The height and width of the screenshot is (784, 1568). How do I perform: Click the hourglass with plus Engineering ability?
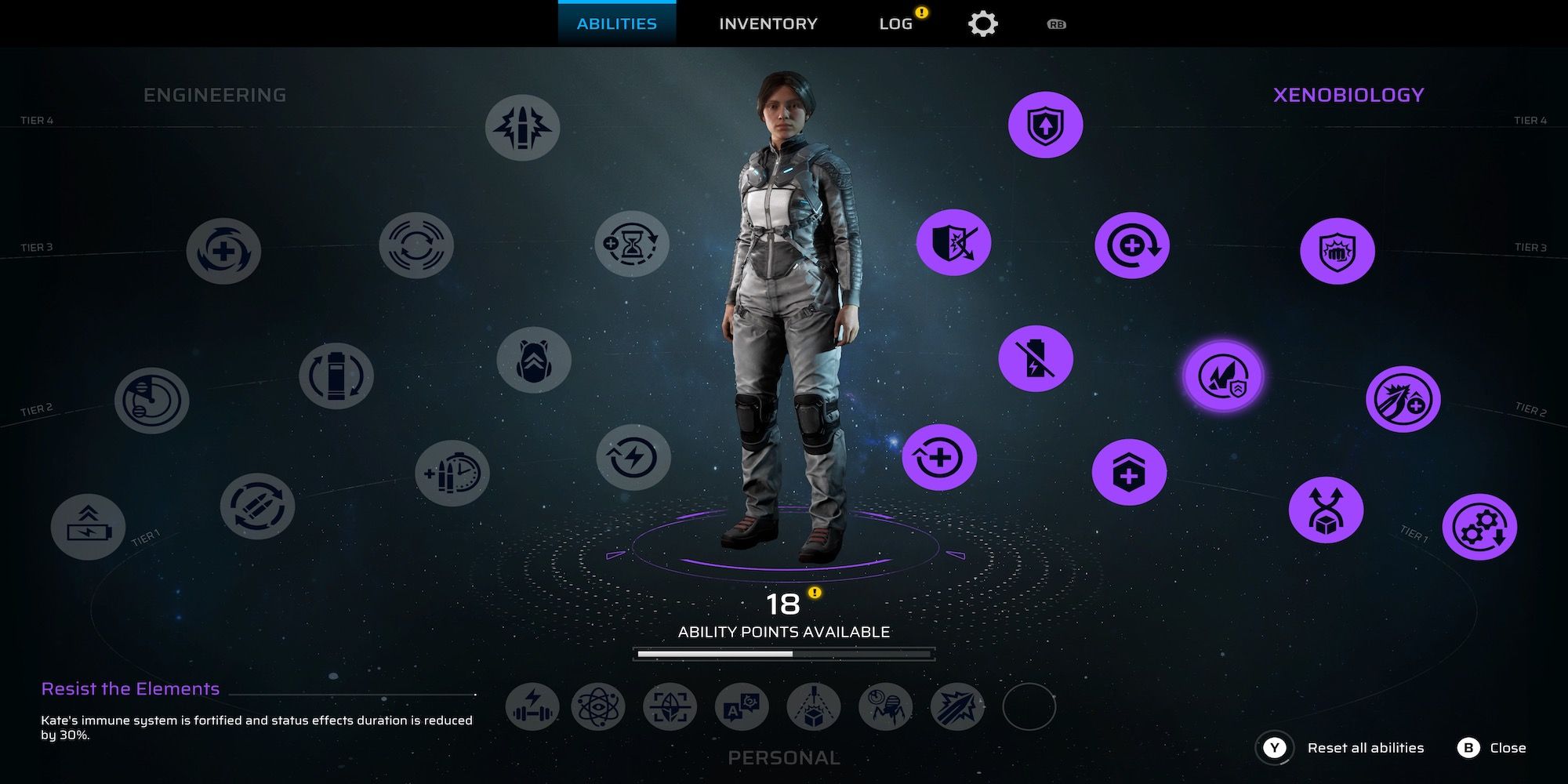point(631,245)
